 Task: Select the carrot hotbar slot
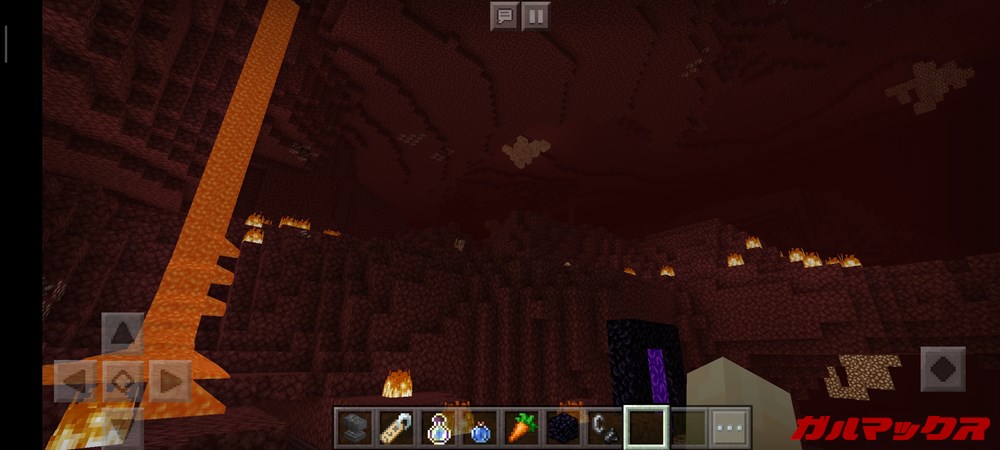pyautogui.click(x=520, y=427)
